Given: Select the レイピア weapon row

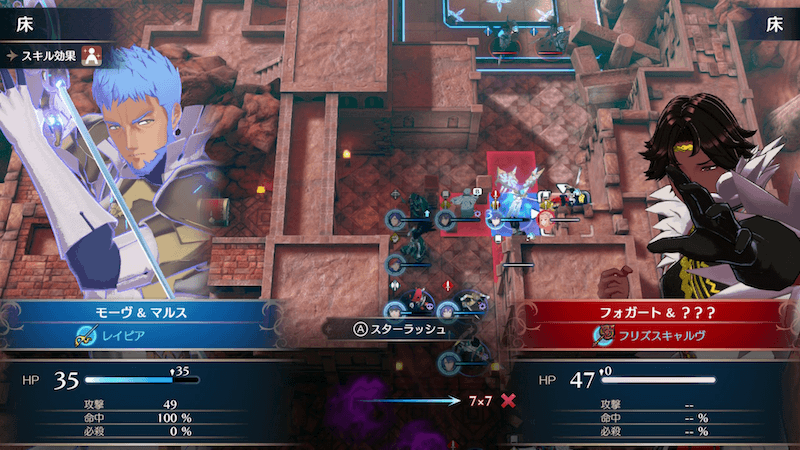Looking at the screenshot, I should (140, 338).
